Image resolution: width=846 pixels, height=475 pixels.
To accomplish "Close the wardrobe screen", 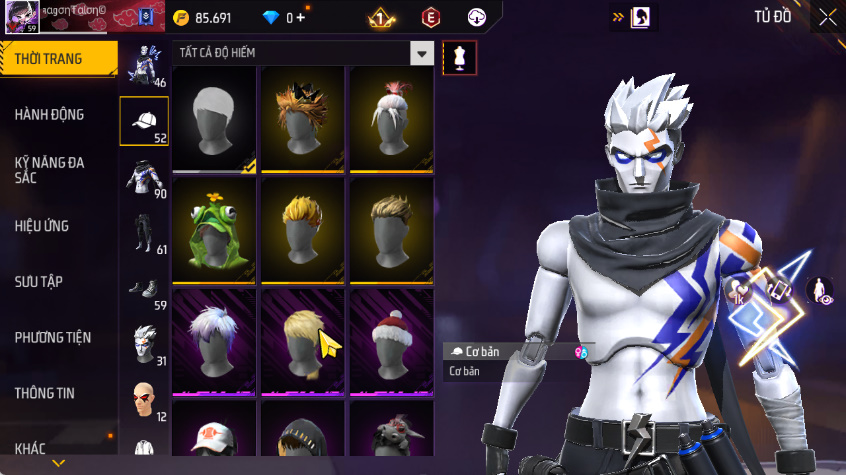I will coord(827,17).
